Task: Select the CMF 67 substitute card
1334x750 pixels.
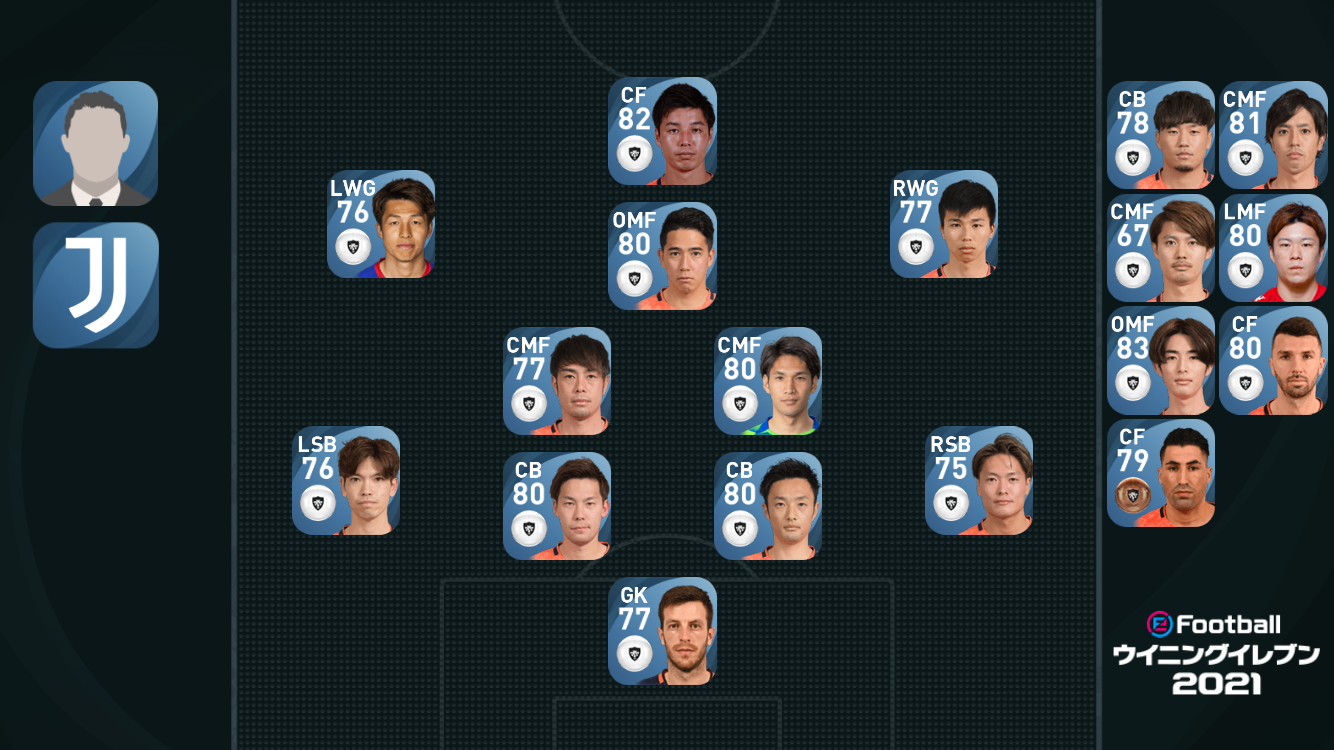Action: 1161,248
